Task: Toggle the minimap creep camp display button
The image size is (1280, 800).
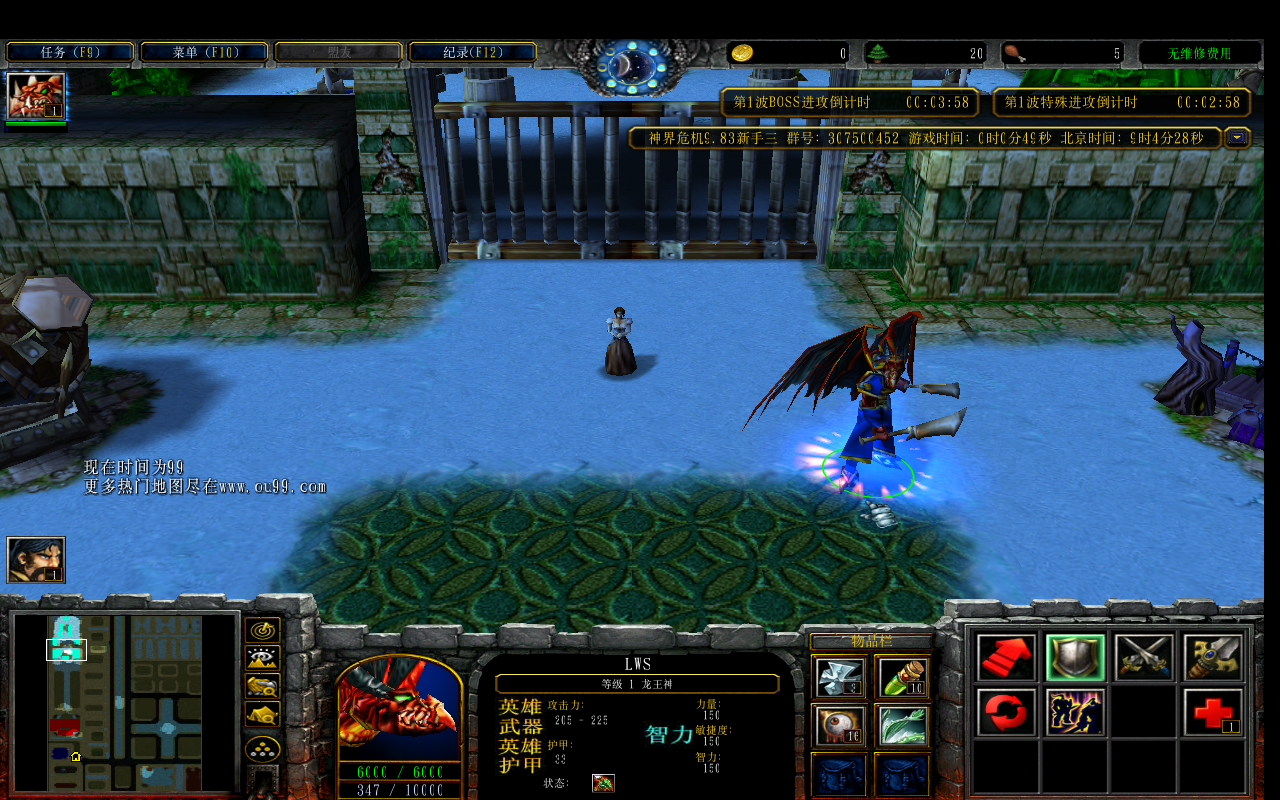Action: [263, 715]
